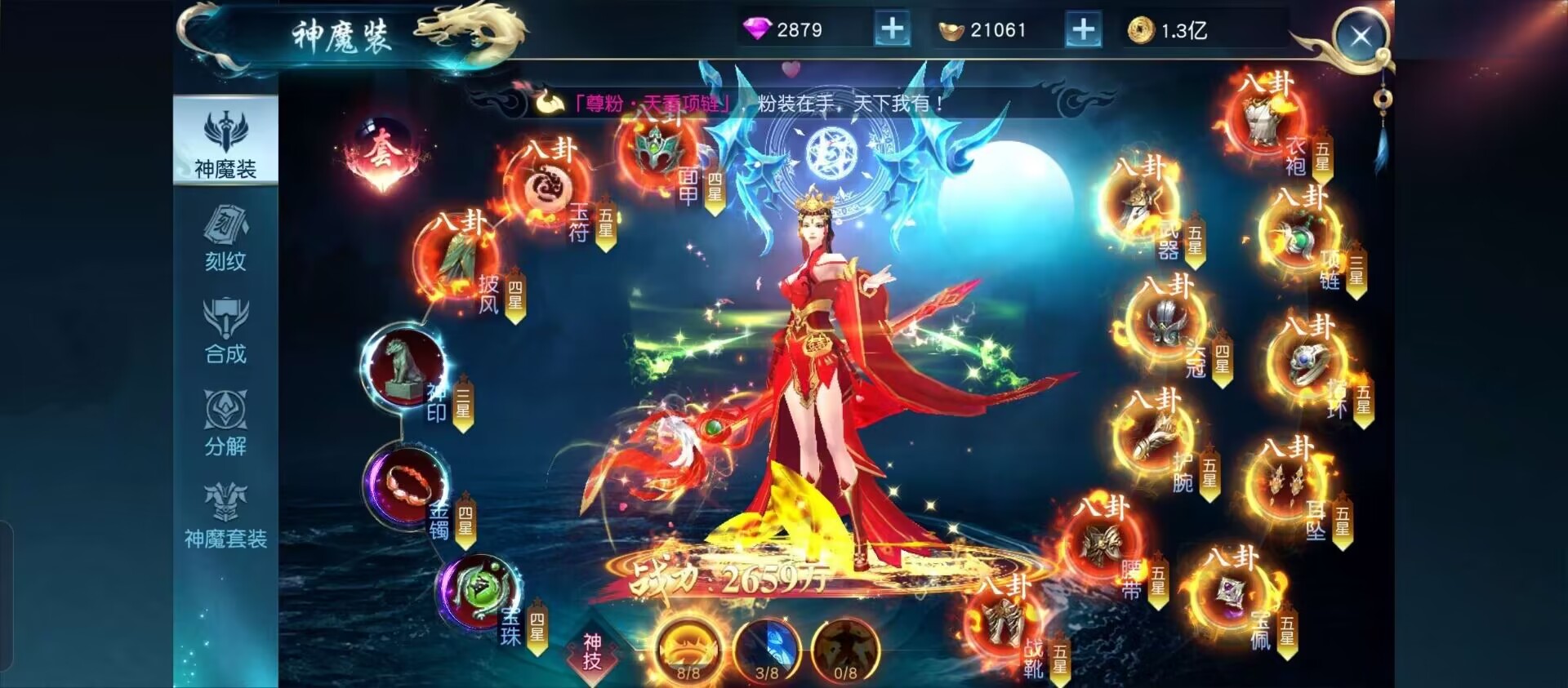Open the red 套 set orb
This screenshot has width=1568, height=688.
tap(381, 153)
